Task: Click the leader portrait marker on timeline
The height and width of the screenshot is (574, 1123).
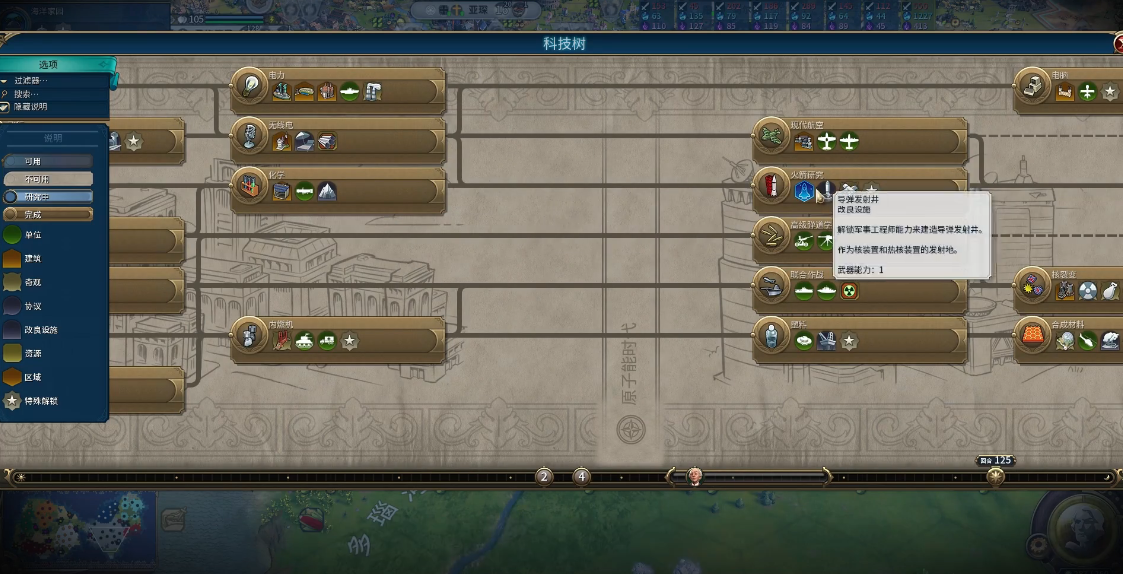Action: tap(694, 476)
